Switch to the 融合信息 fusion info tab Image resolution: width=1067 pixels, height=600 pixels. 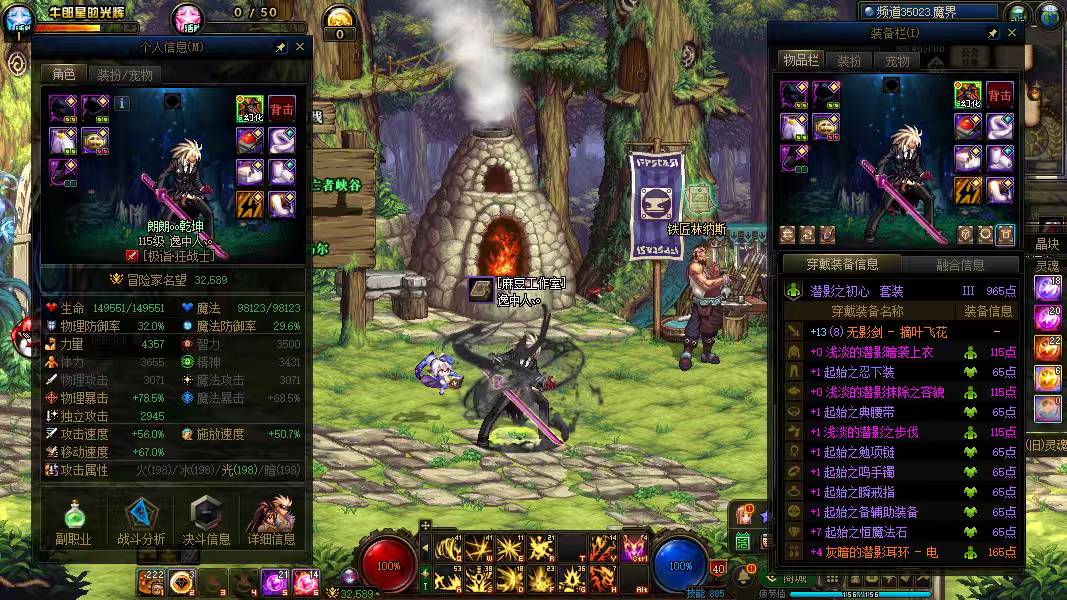click(960, 265)
